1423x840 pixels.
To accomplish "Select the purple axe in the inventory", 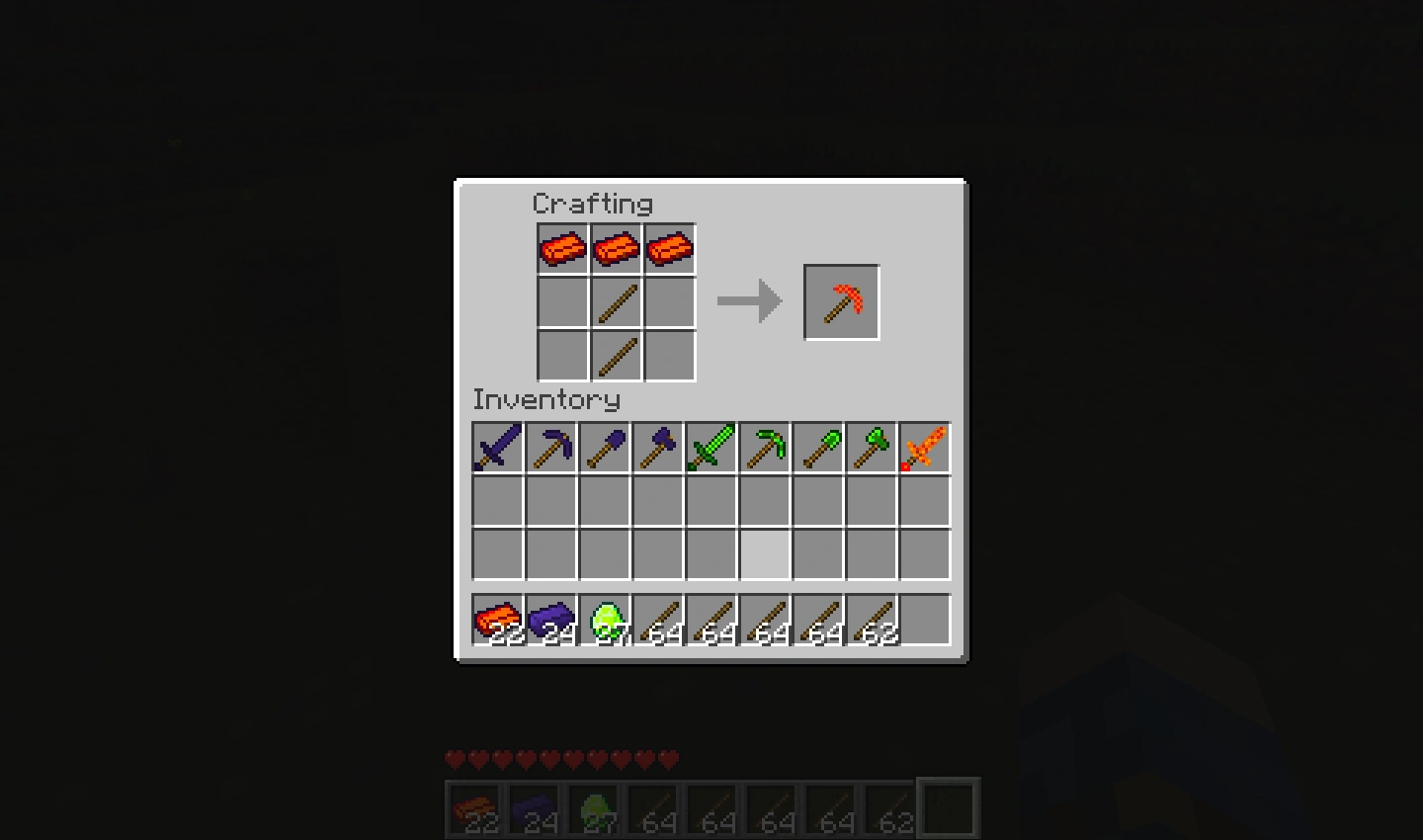I will (x=657, y=448).
